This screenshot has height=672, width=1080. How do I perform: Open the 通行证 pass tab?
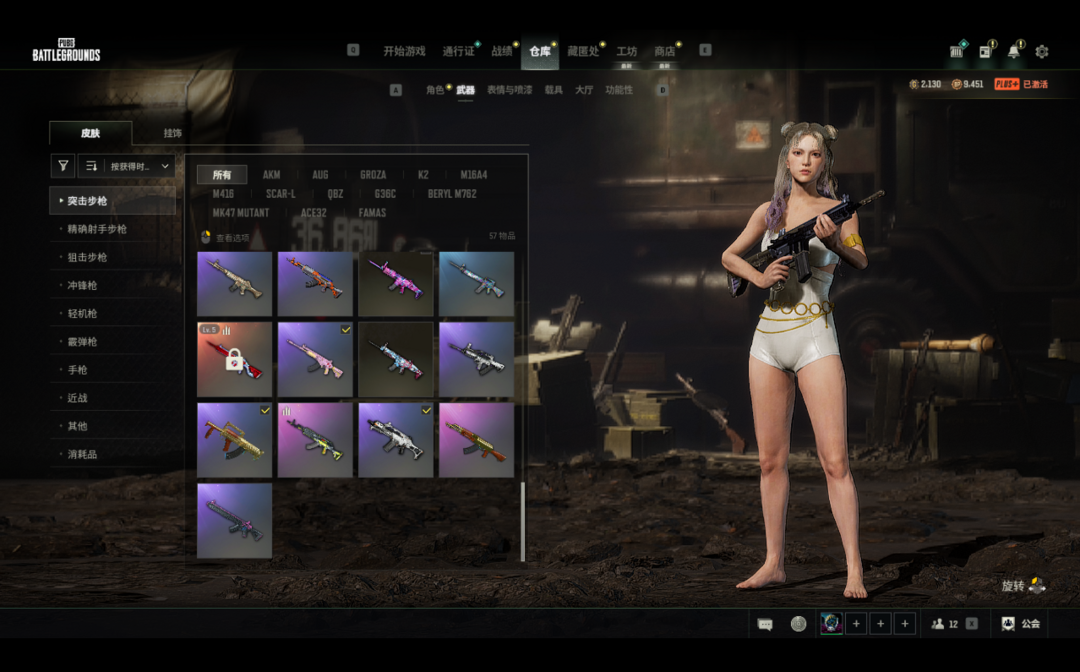459,51
